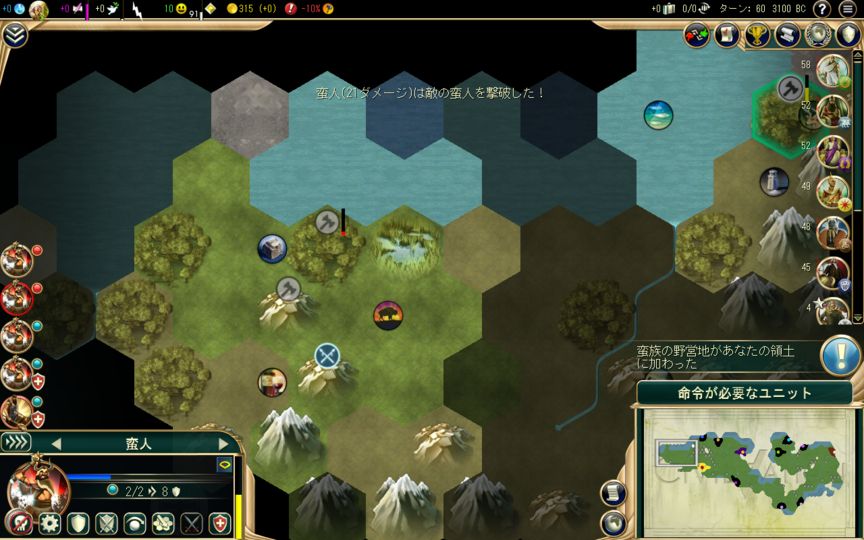Expand the top-left dropdown arrow panel
The width and height of the screenshot is (864, 540).
coord(14,35)
